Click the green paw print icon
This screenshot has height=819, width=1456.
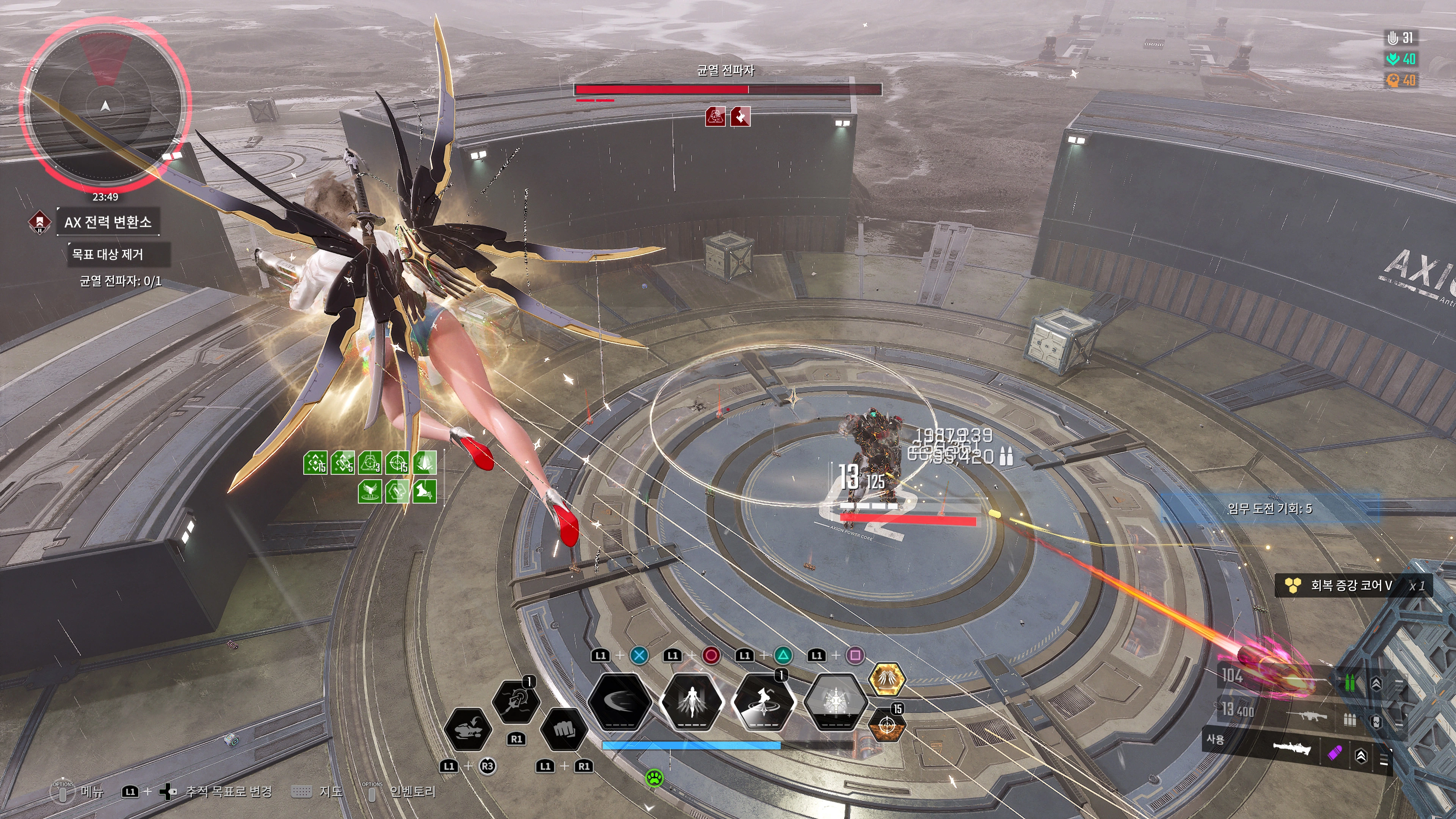654,778
